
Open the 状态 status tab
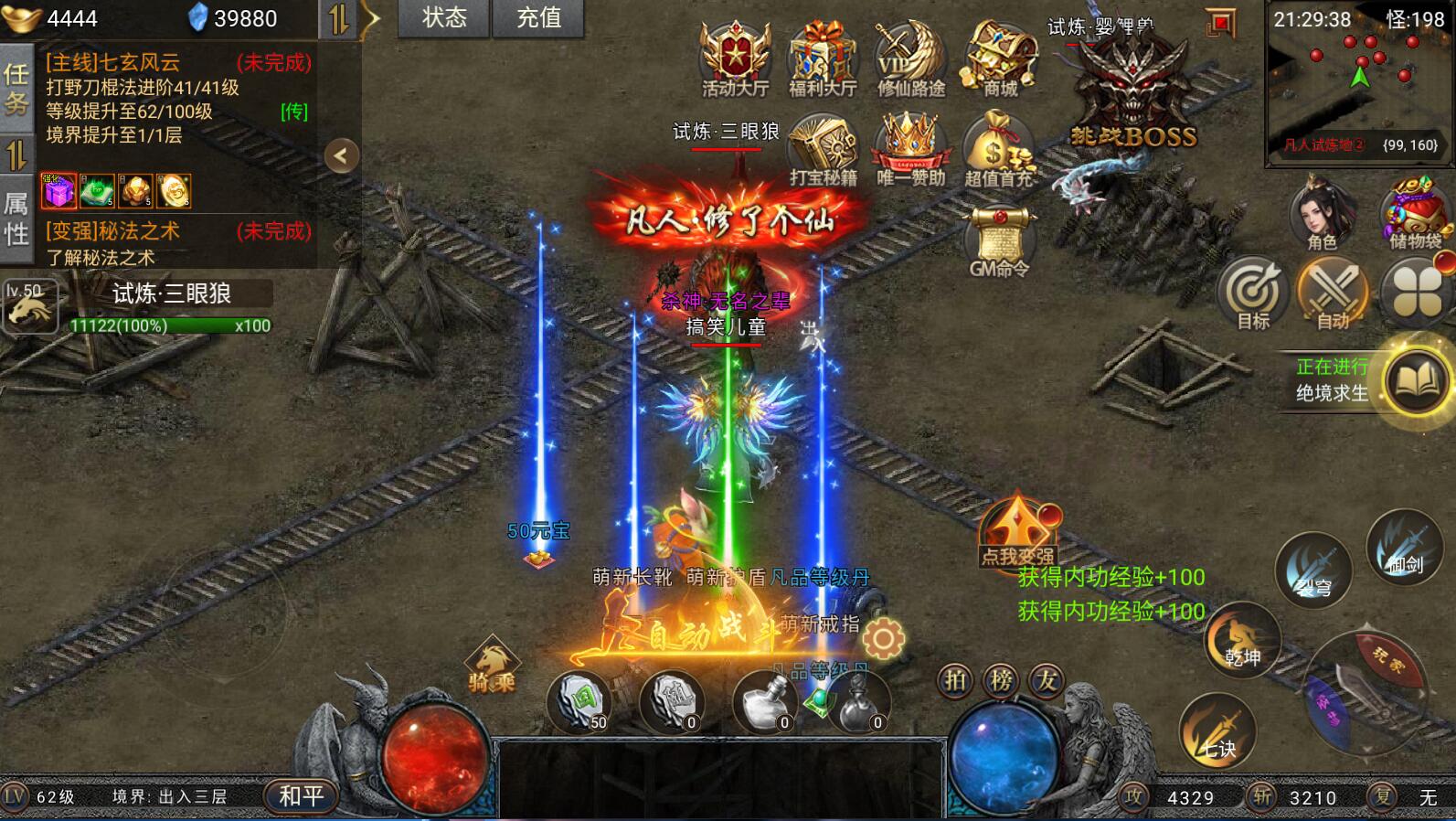tap(444, 18)
